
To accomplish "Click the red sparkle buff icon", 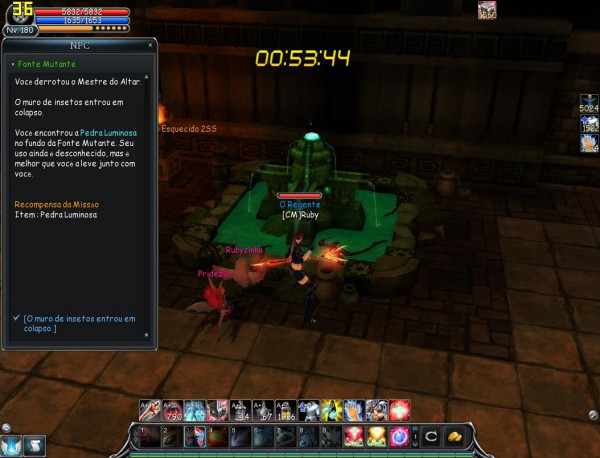I will (399, 409).
